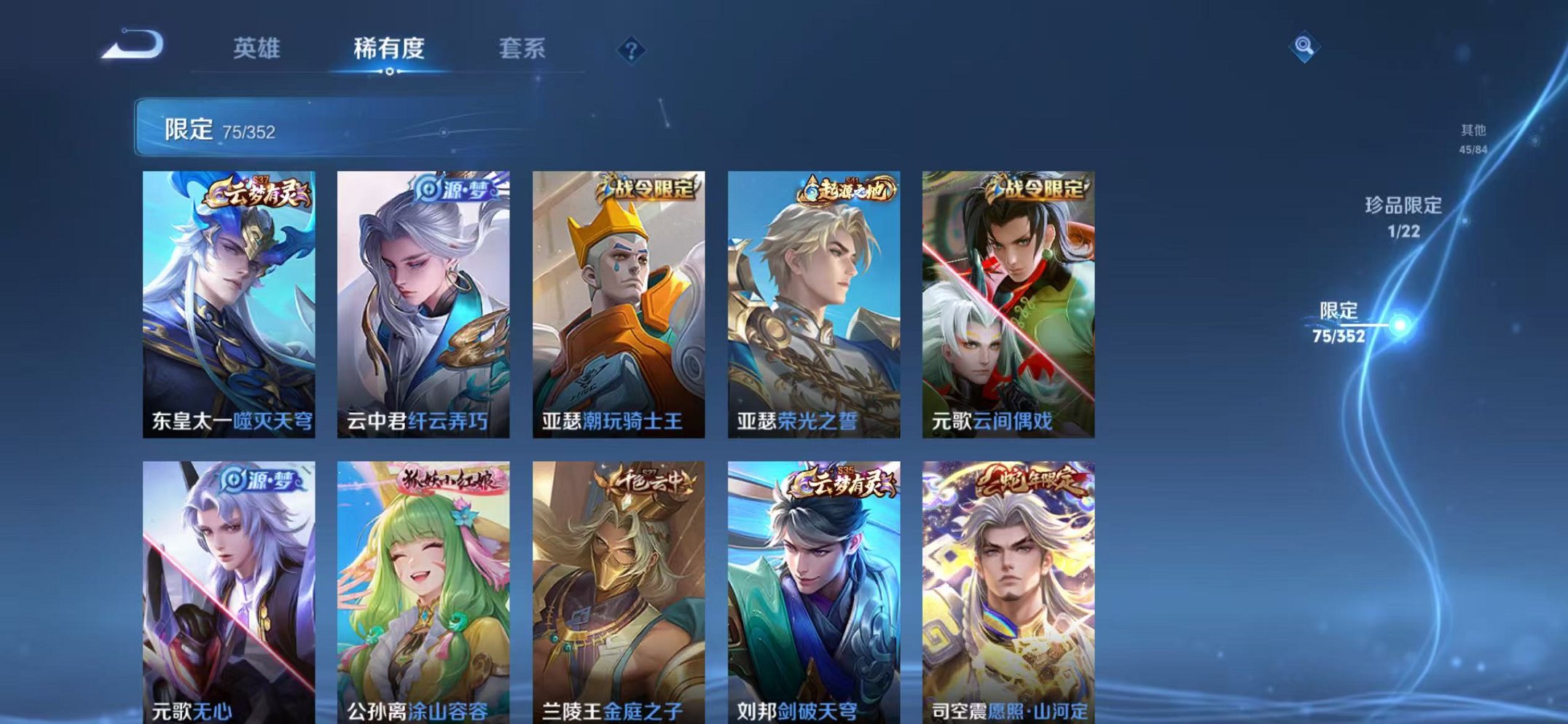The image size is (1568, 724).
Task: Open the help question mark icon
Action: pyautogui.click(x=633, y=49)
